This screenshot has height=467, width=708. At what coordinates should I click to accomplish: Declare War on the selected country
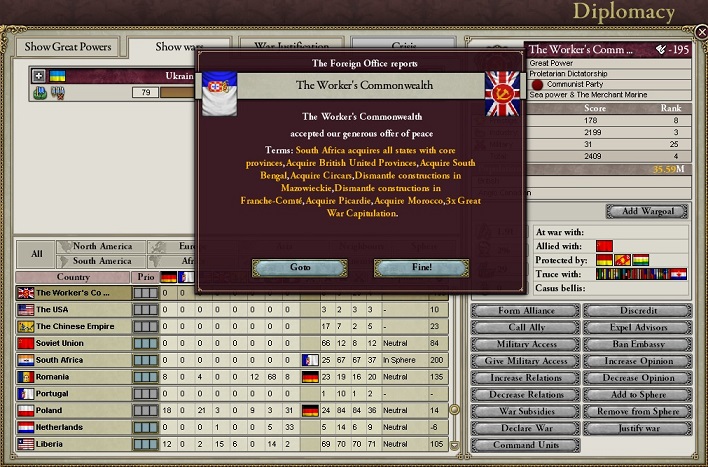pos(527,429)
